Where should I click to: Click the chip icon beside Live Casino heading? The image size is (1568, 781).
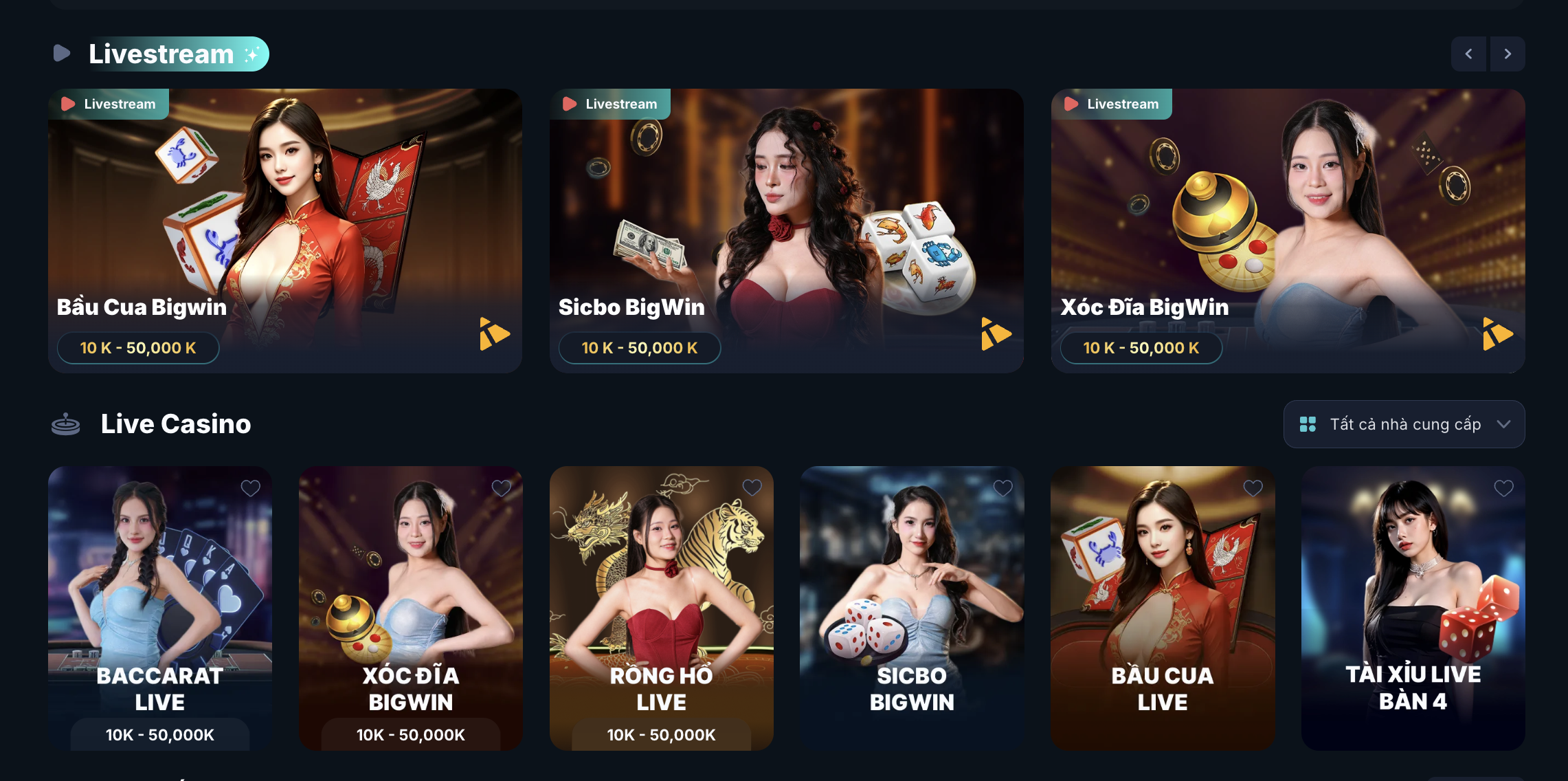pyautogui.click(x=66, y=423)
